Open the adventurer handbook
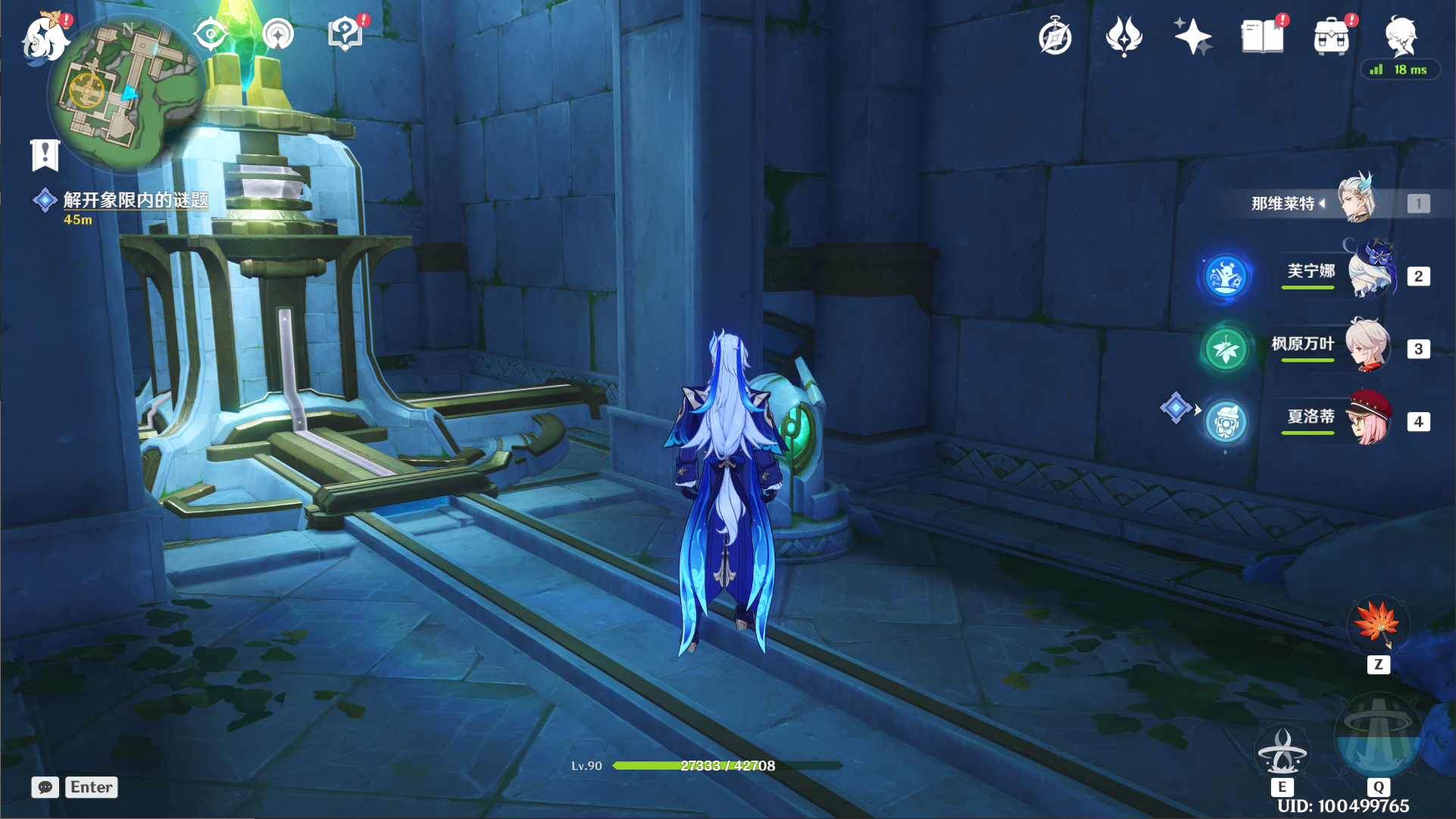 [x=1262, y=36]
